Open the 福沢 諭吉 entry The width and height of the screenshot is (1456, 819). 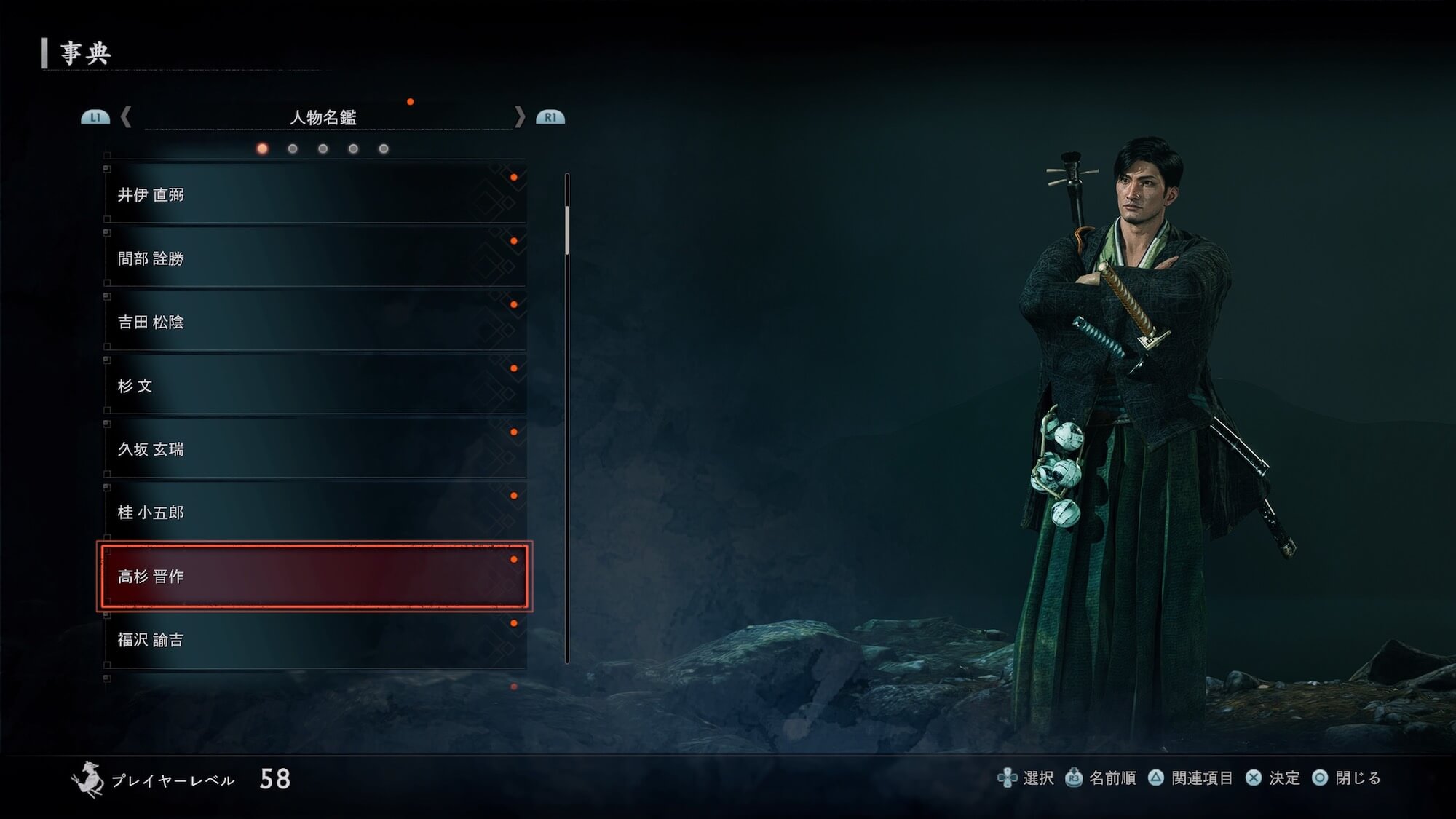coord(314,640)
